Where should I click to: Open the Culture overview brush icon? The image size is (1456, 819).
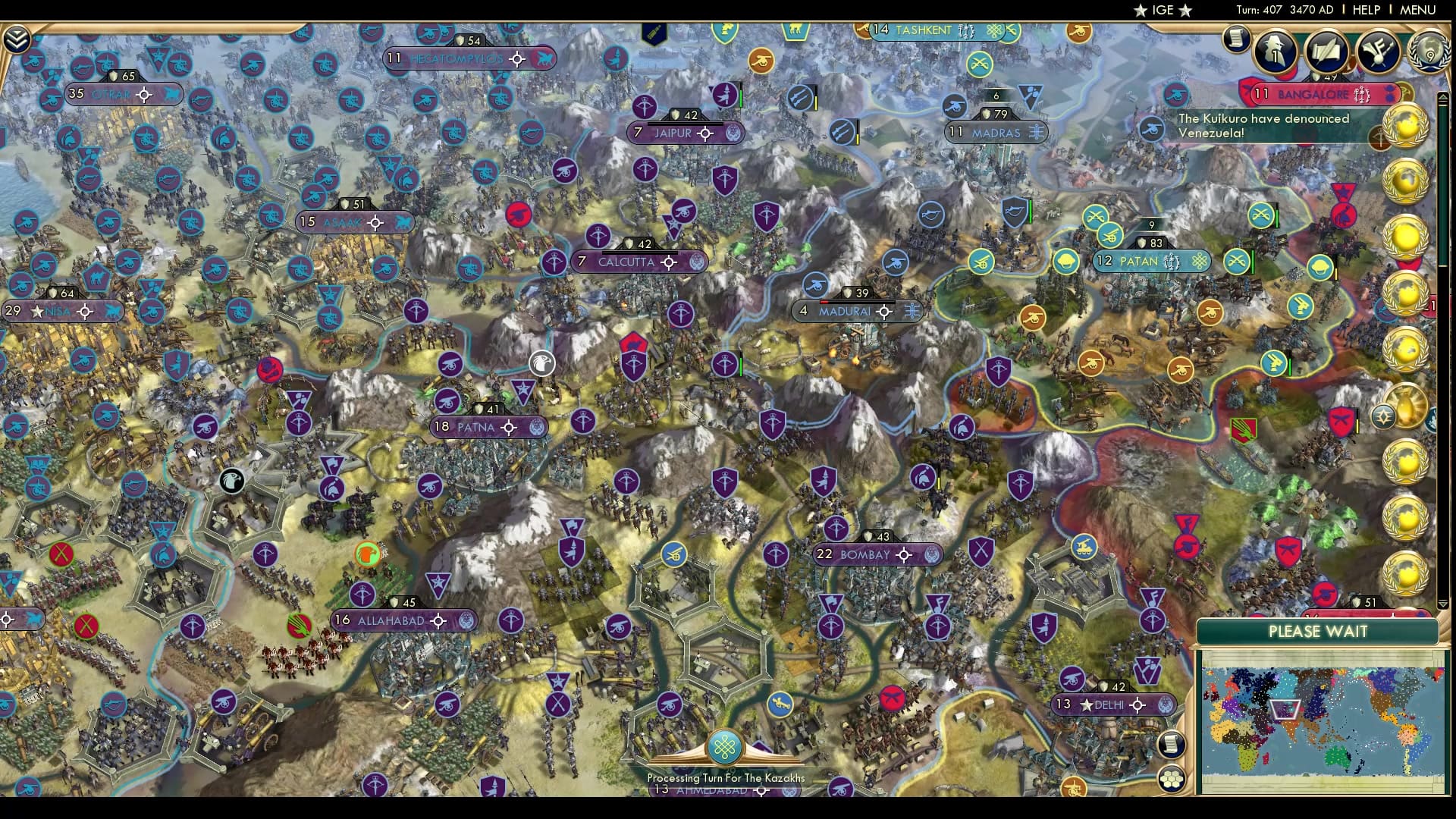(1379, 52)
